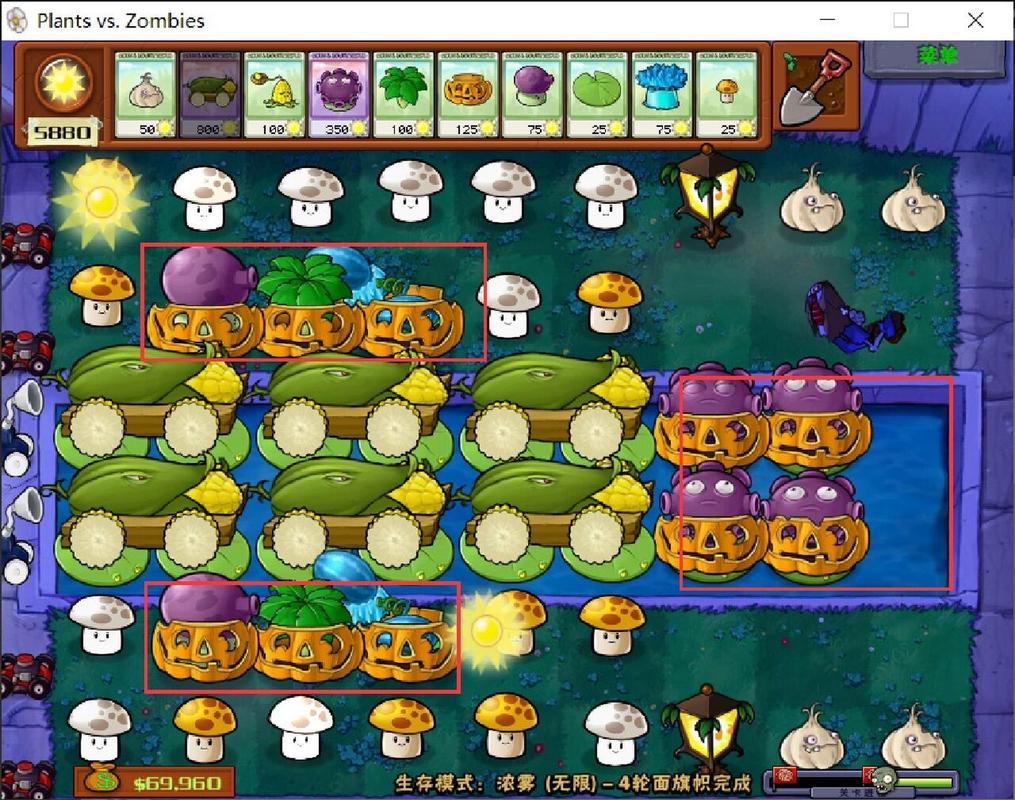
Task: Pick the Cob Cannon seed packet
Action: click(x=210, y=95)
